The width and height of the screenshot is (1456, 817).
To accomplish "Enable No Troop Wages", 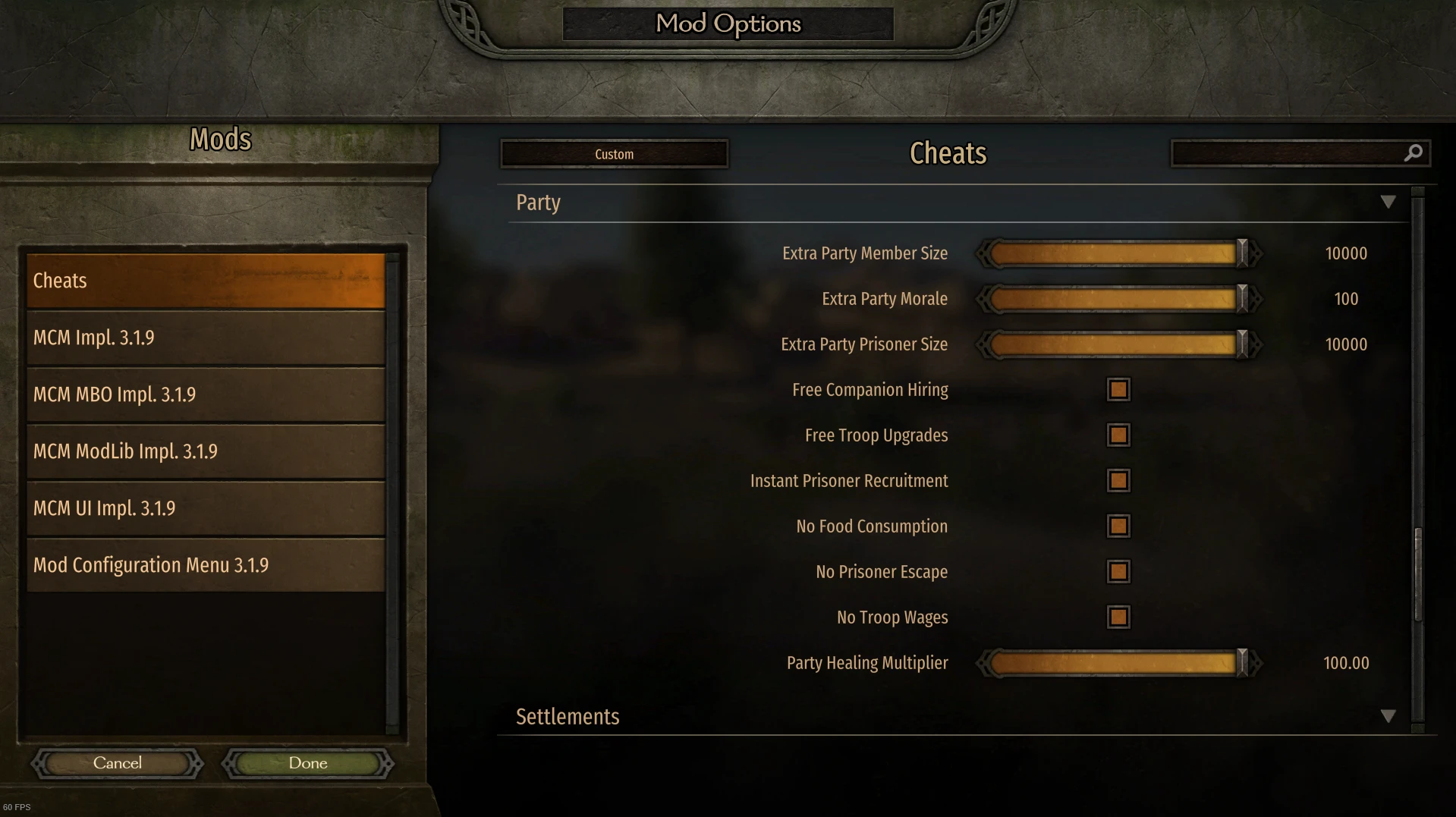I will pyautogui.click(x=1118, y=617).
